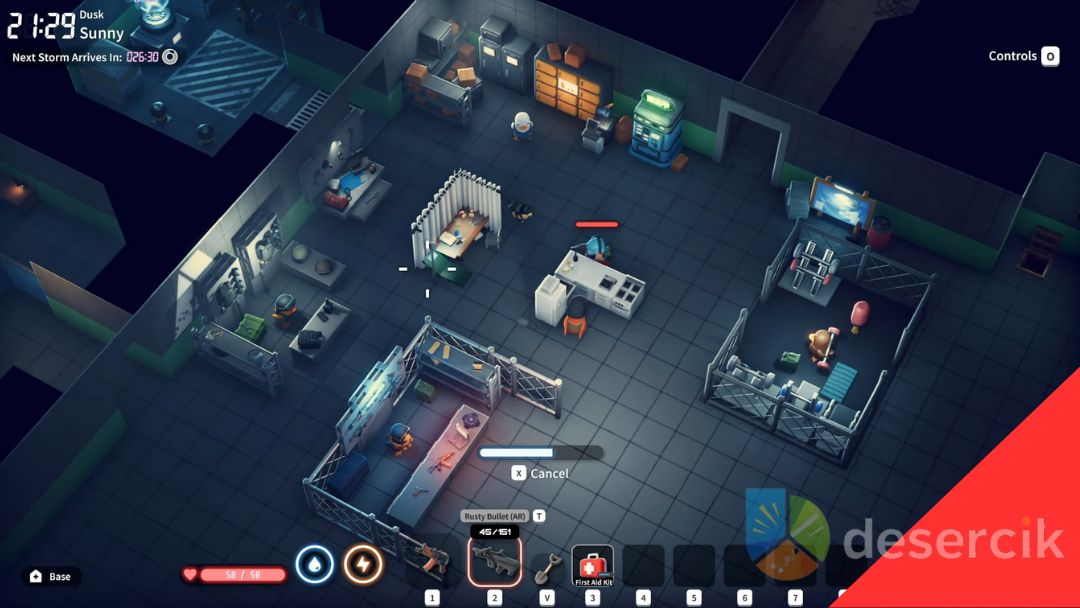Click the Base location indicator
This screenshot has width=1080, height=608.
point(51,577)
